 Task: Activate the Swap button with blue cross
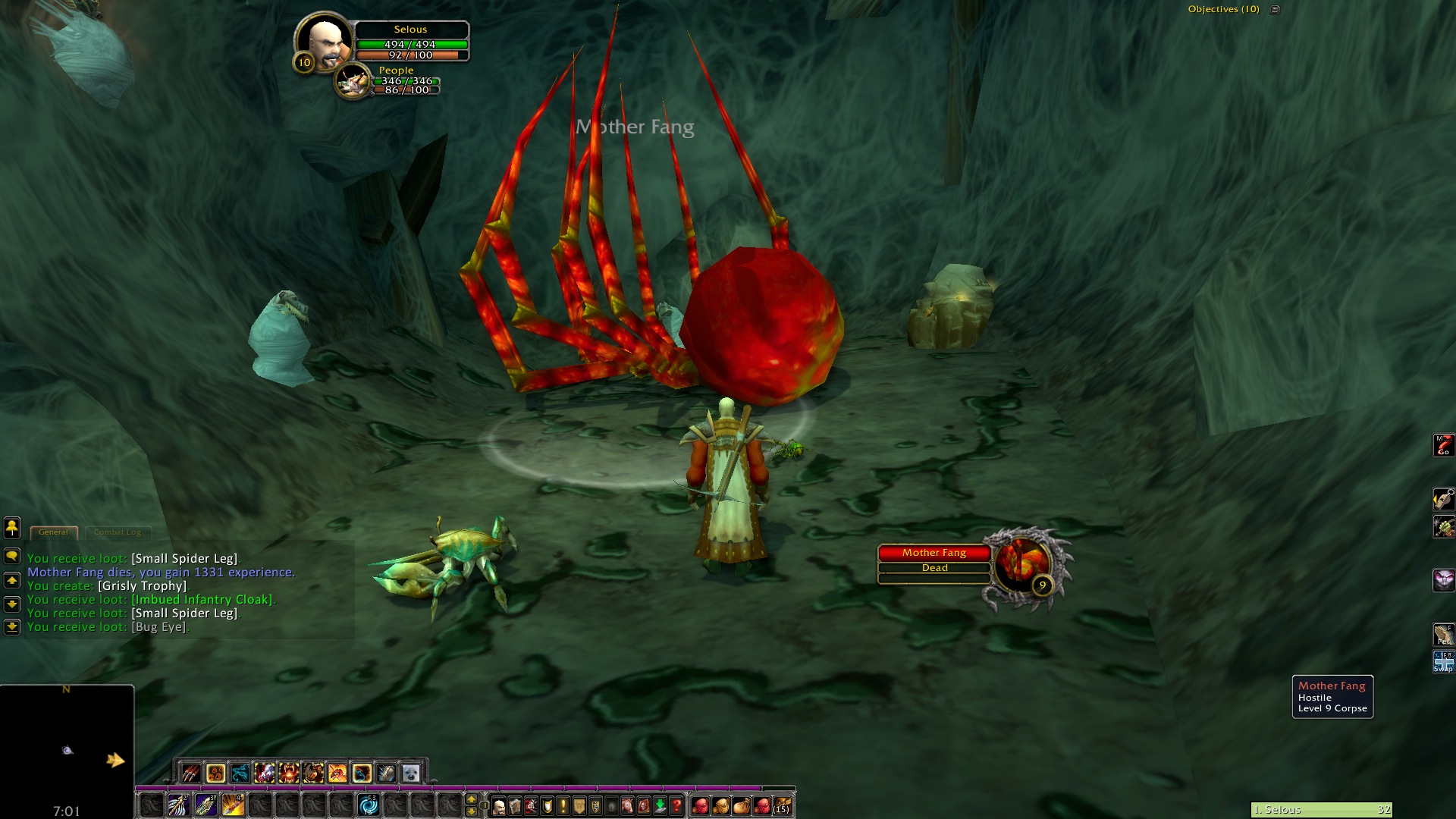click(1443, 661)
